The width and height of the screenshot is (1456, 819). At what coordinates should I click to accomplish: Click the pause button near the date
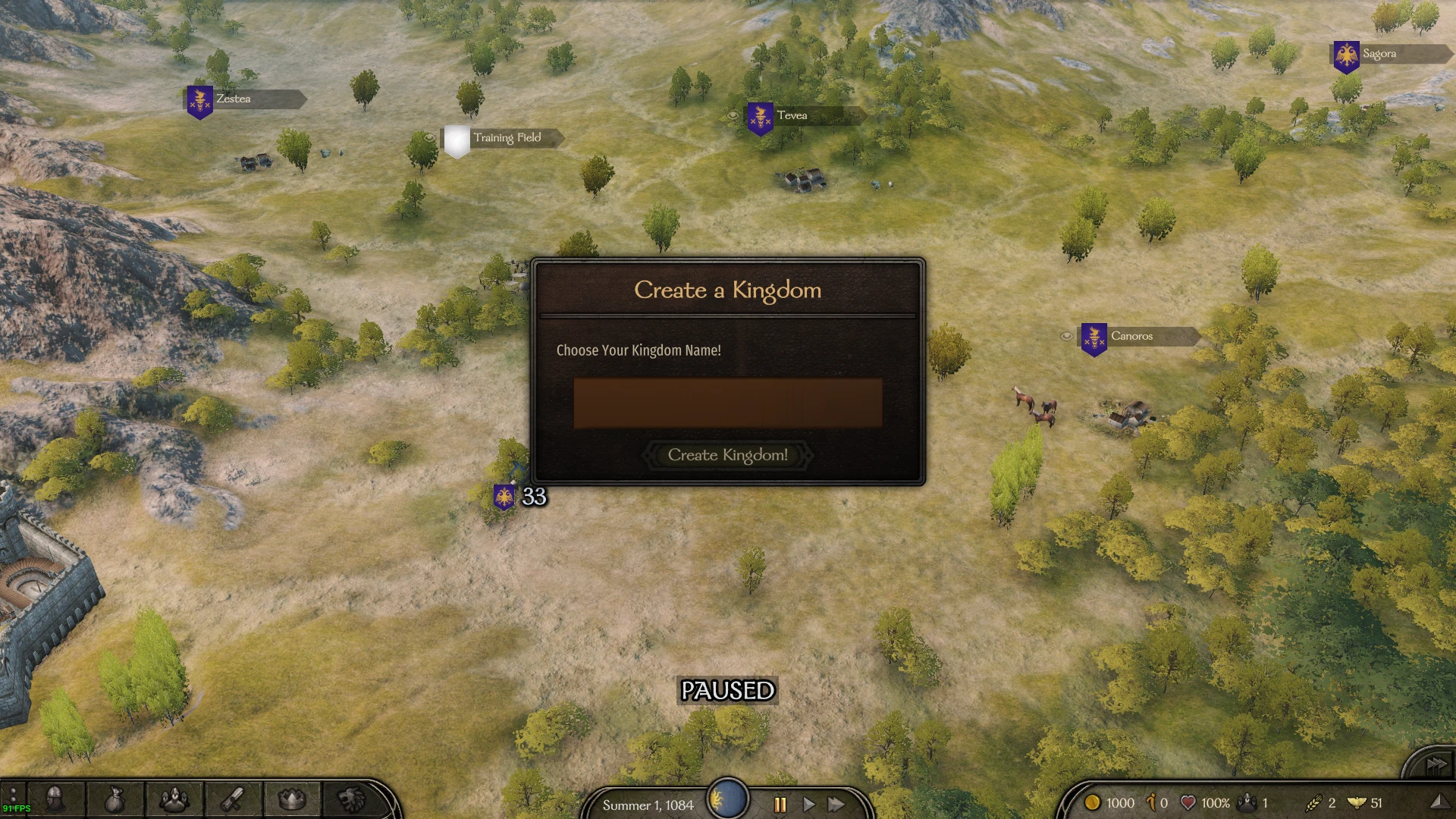tap(779, 806)
